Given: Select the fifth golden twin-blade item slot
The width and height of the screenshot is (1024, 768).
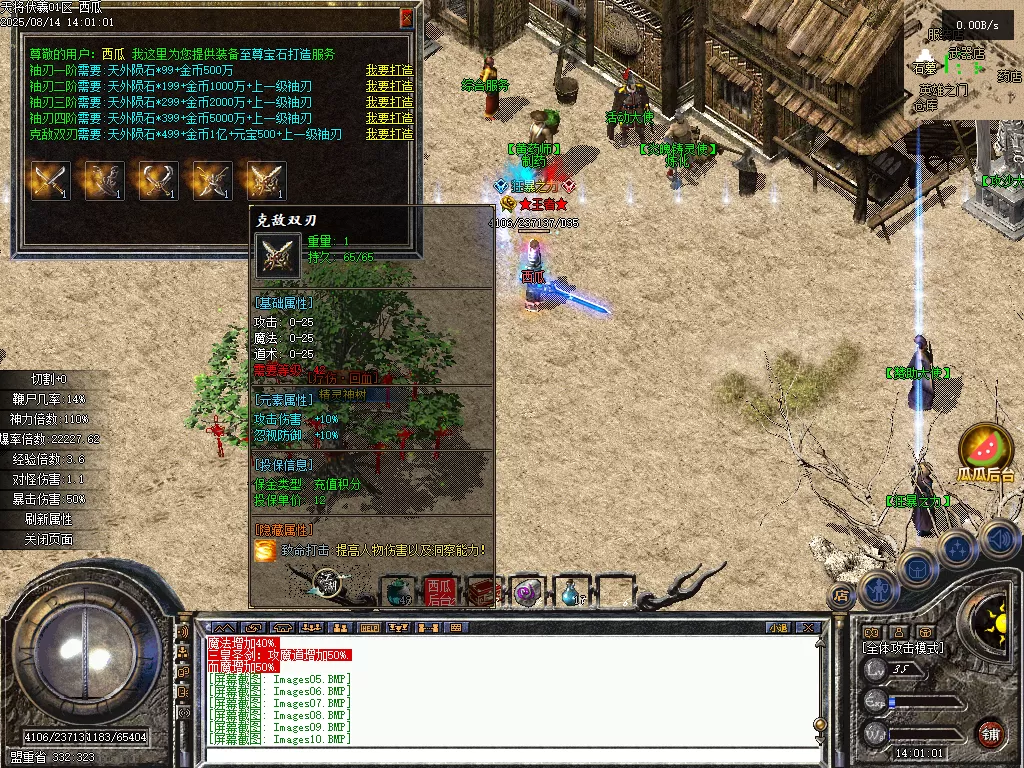Looking at the screenshot, I should [266, 181].
